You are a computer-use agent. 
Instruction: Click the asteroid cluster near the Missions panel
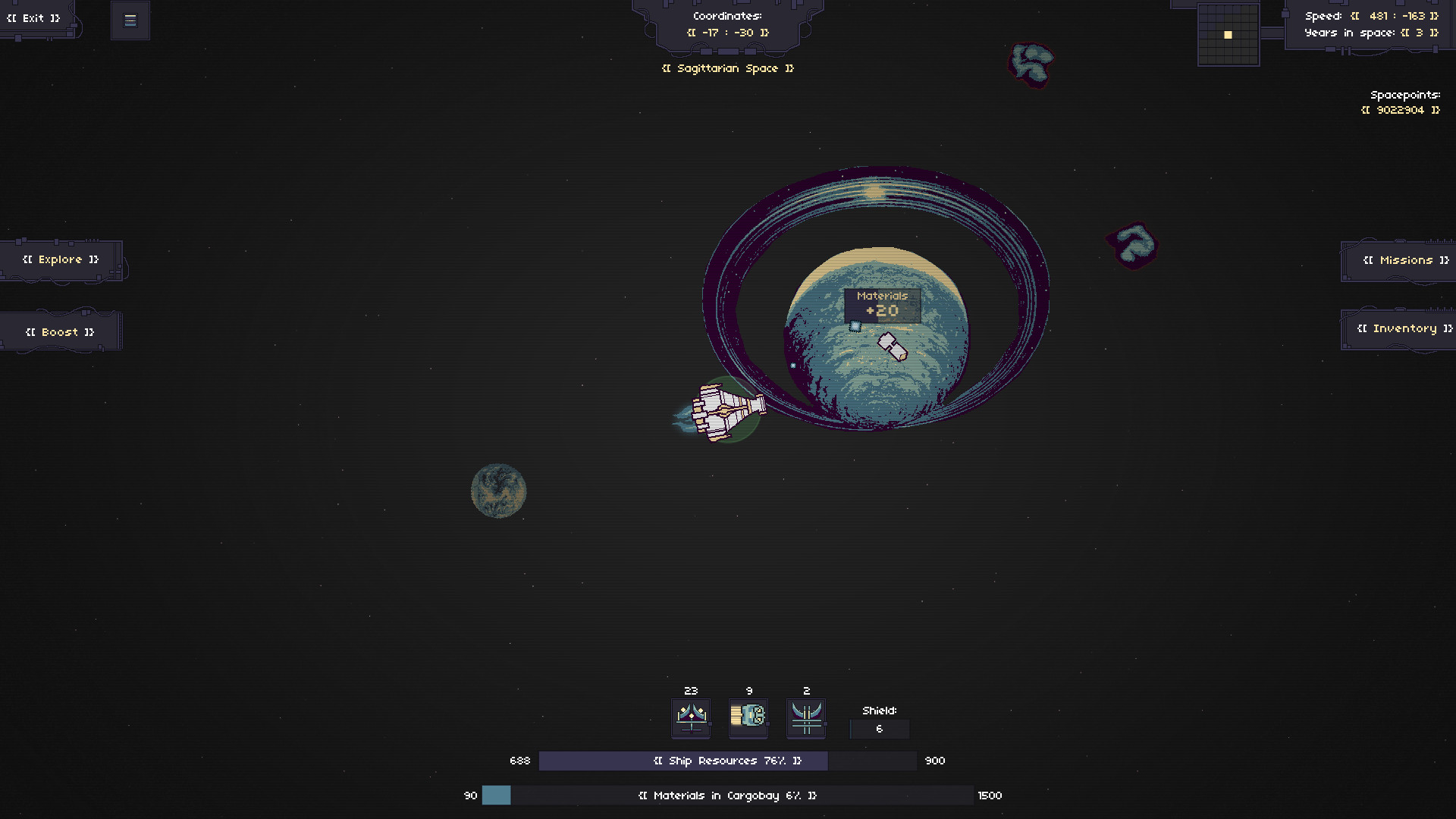(1131, 246)
